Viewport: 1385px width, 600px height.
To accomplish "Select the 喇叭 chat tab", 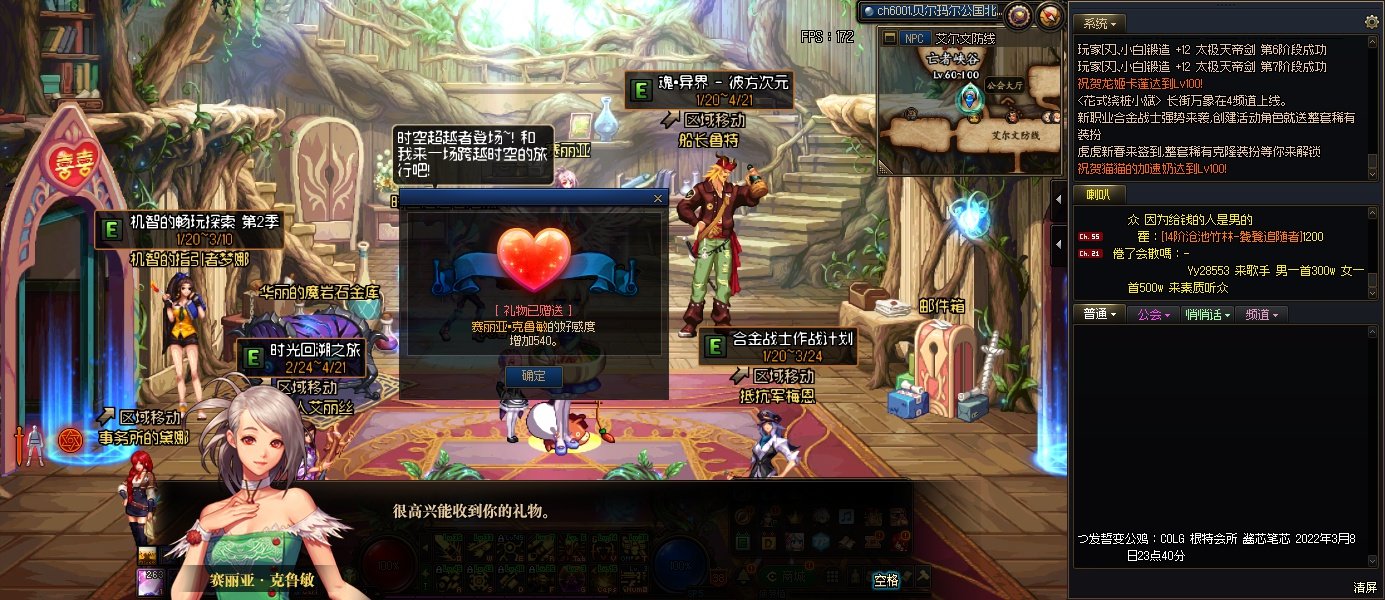I will coord(1100,194).
